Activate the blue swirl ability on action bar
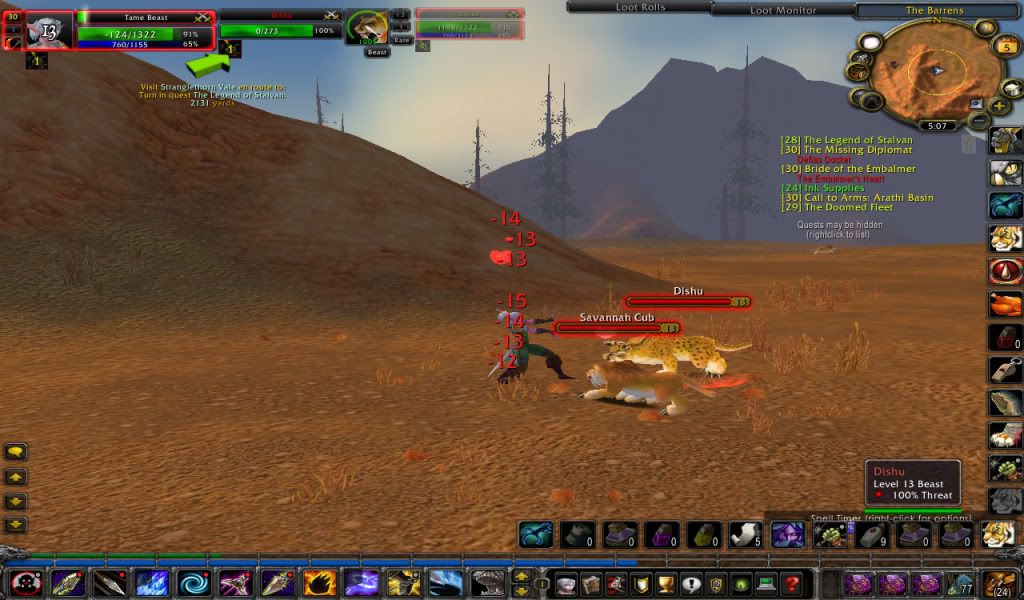 pyautogui.click(x=194, y=583)
